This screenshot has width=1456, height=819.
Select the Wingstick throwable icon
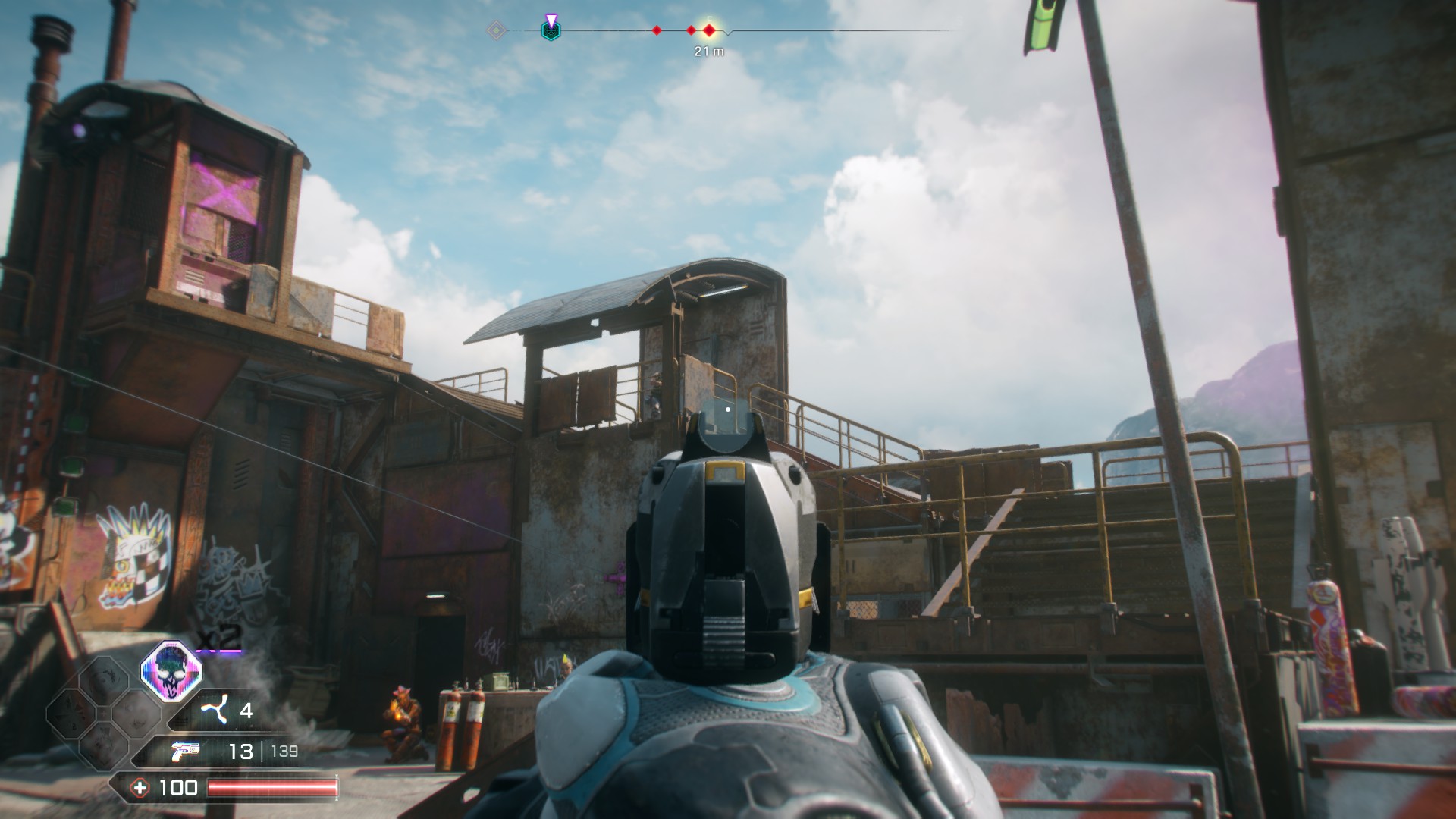pos(214,711)
